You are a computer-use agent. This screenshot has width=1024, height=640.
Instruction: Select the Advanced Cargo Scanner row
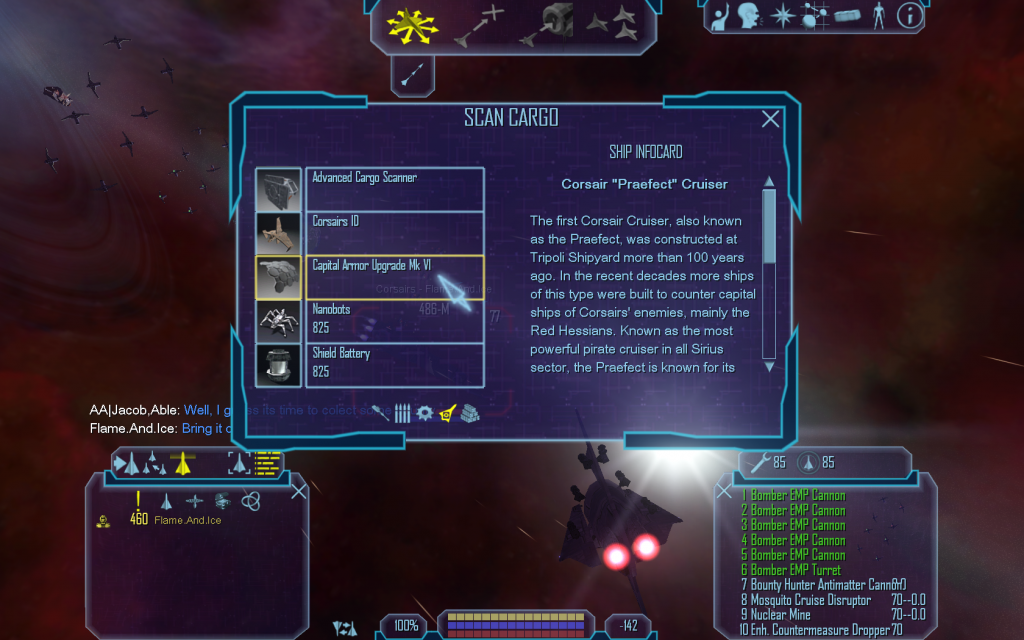(394, 189)
